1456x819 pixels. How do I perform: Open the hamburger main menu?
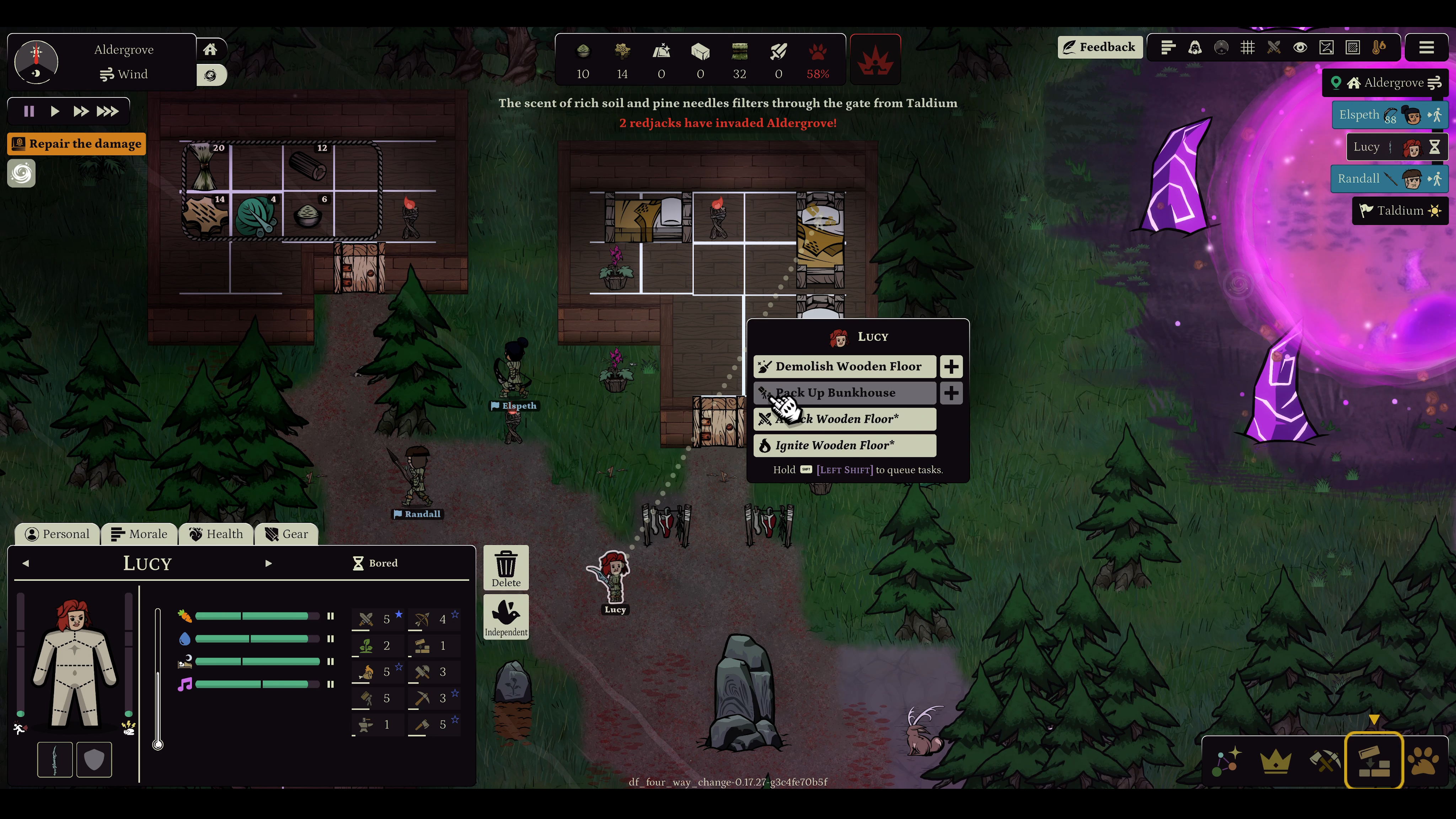pos(1426,48)
